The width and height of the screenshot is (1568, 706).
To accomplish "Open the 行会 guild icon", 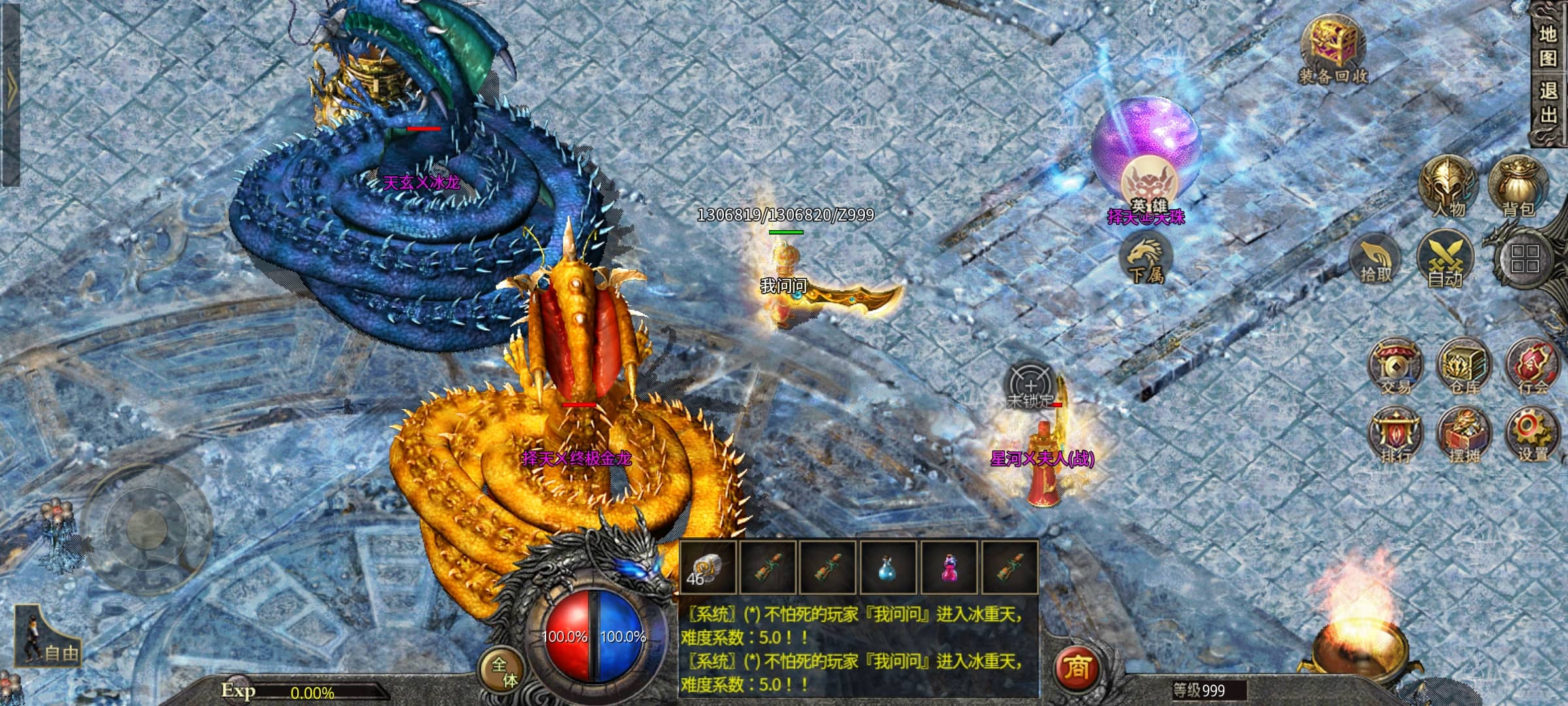I will 1532,367.
